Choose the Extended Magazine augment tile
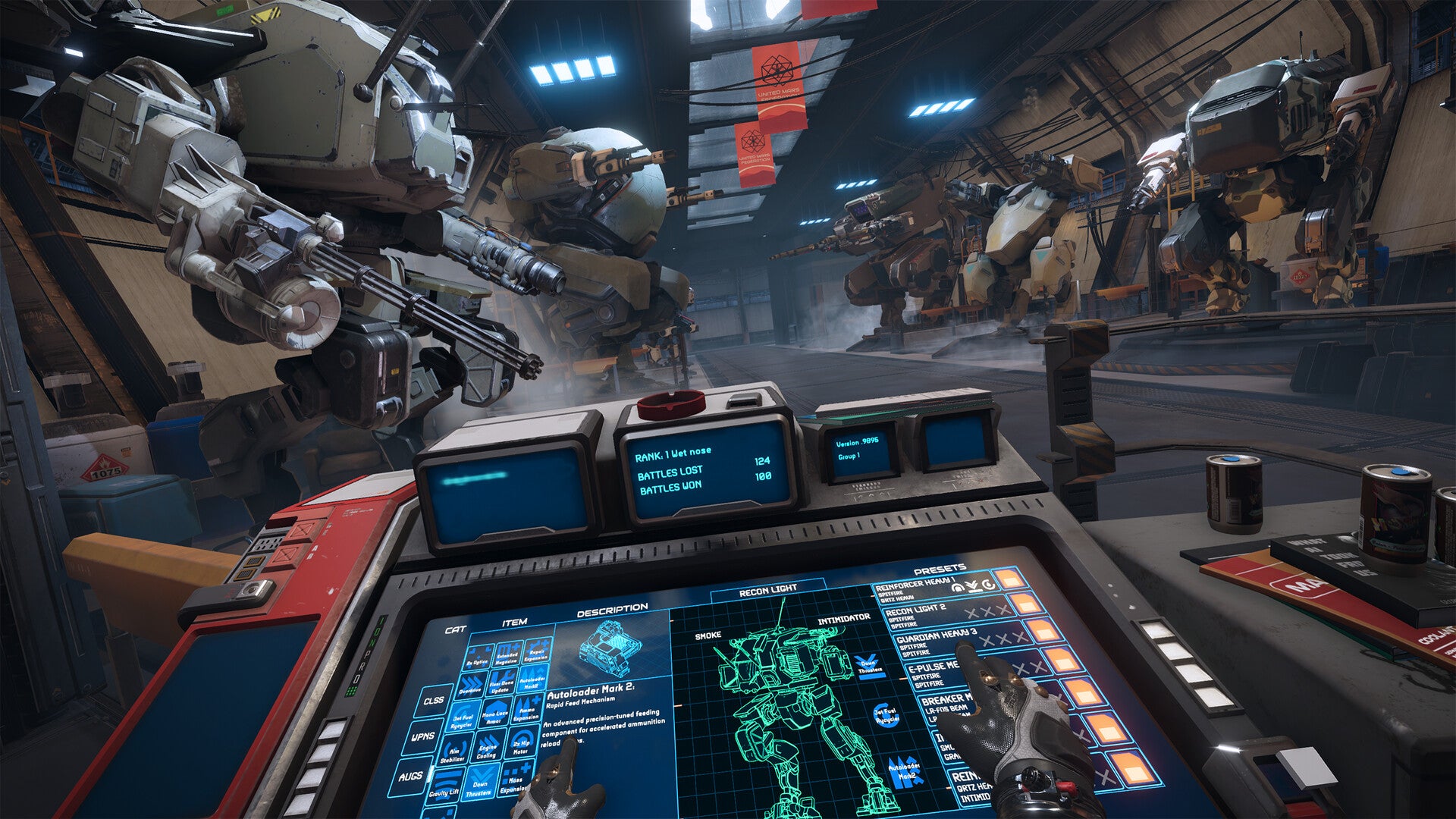This screenshot has width=1456, height=819. (x=507, y=657)
